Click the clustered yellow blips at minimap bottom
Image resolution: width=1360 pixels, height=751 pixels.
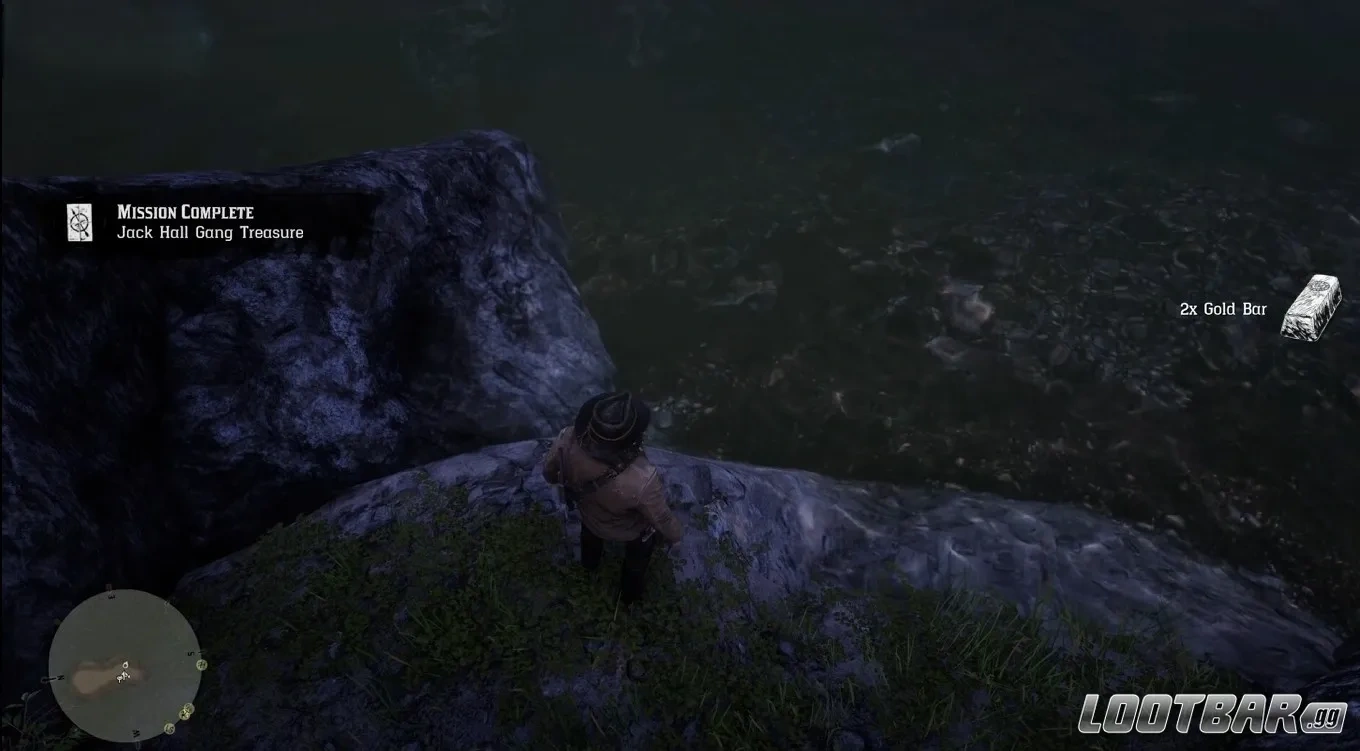186,712
